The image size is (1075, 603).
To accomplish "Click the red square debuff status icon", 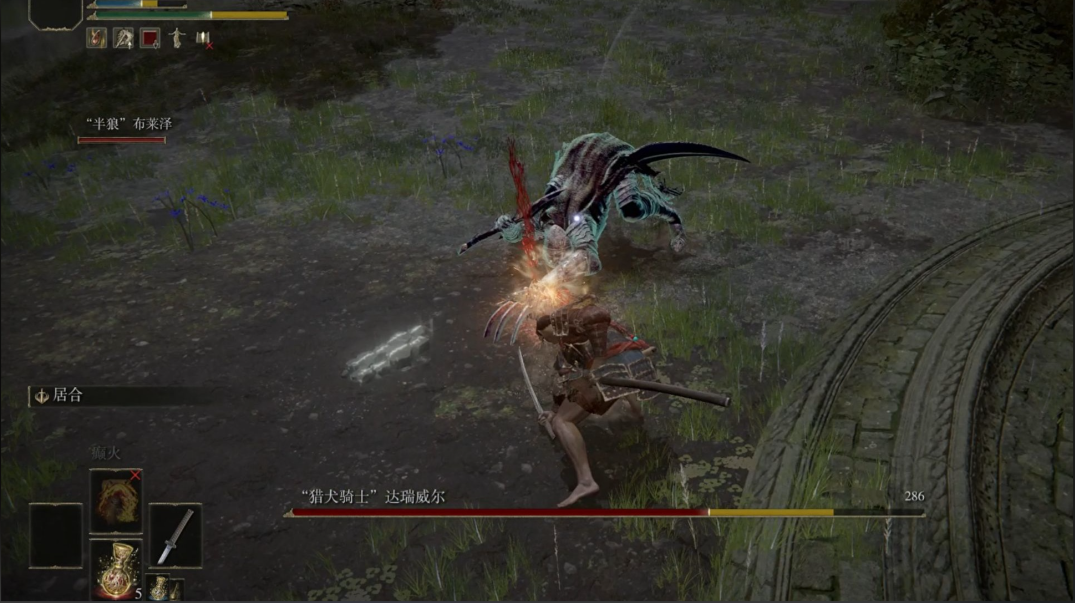I will 150,38.
